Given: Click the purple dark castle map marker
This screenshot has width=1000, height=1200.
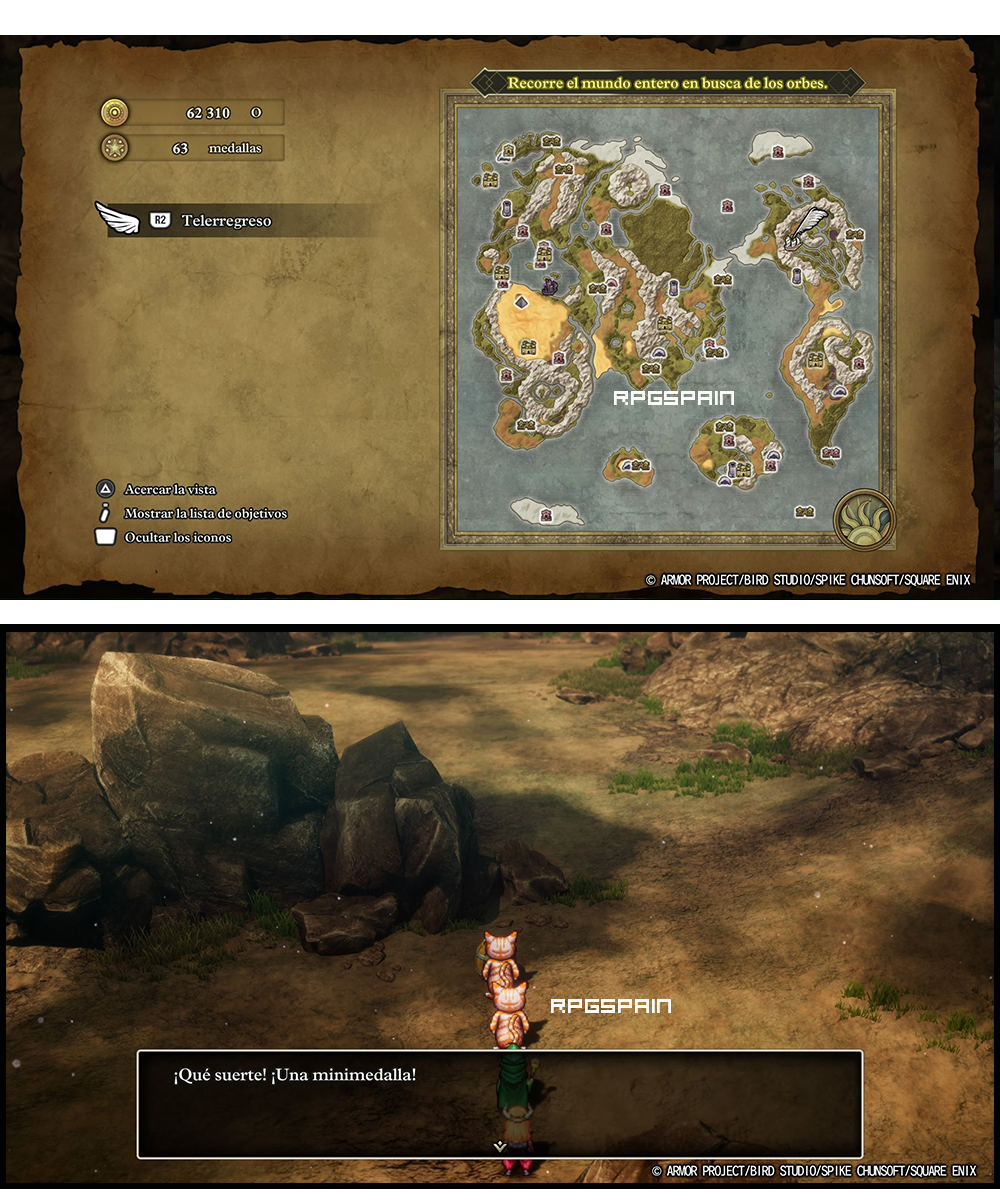Looking at the screenshot, I should click(549, 286).
